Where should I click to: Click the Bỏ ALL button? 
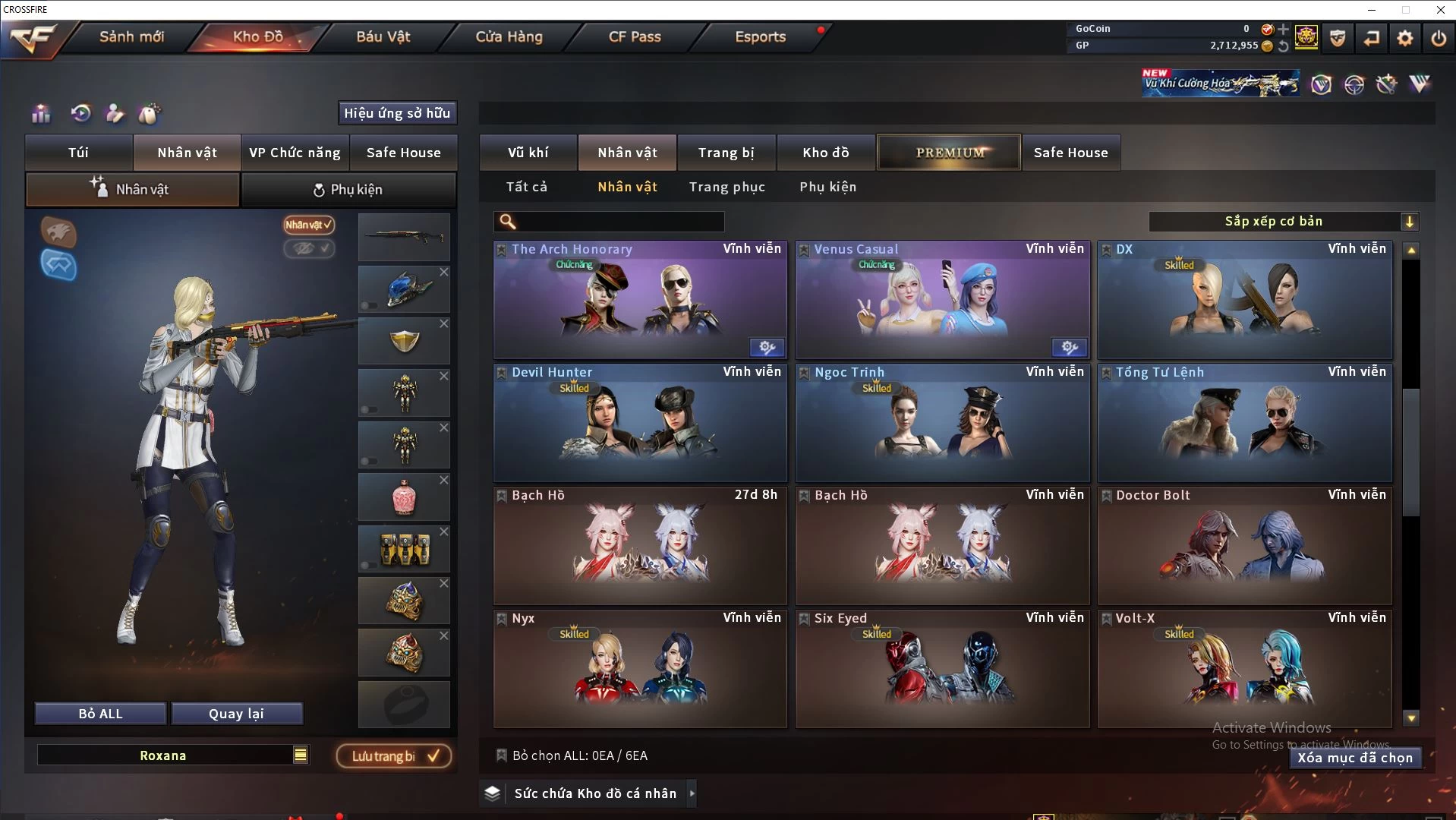pyautogui.click(x=100, y=714)
